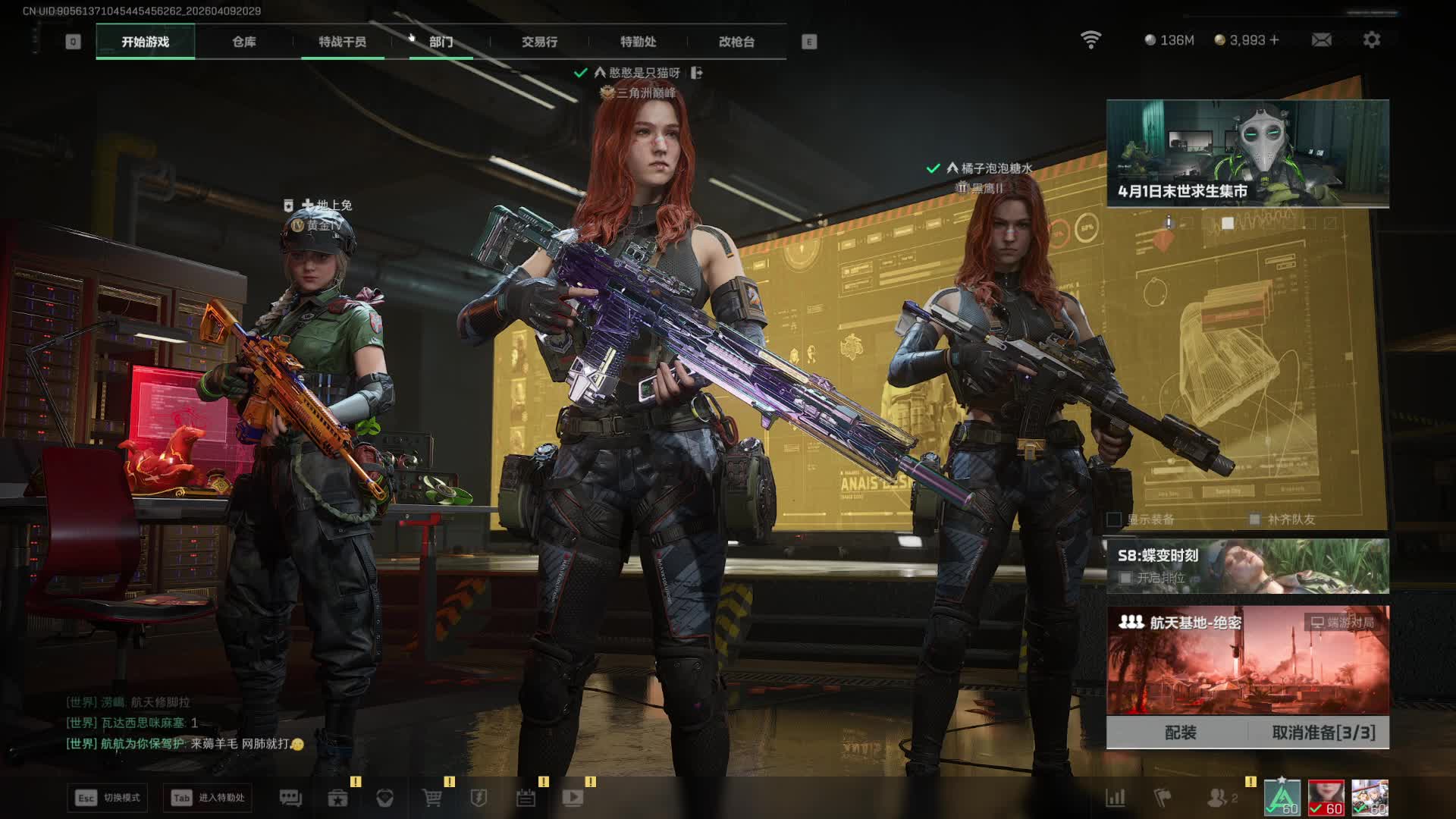Switch to the 改枪台 gunsmith tab
The width and height of the screenshot is (1456, 819).
pos(736,42)
